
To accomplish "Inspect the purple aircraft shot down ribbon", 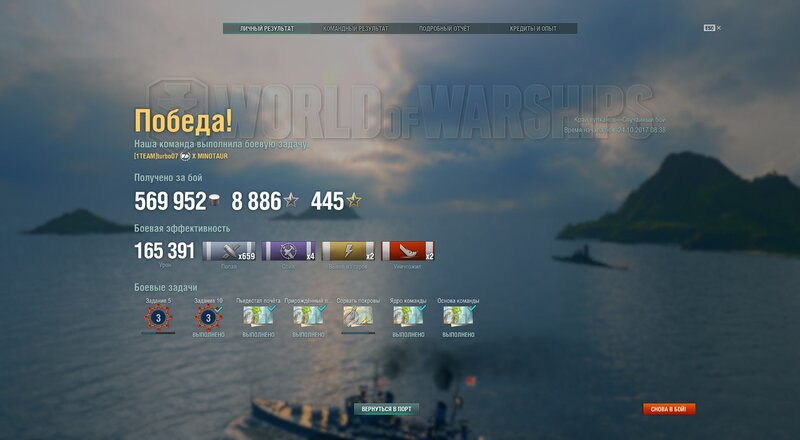I will (x=289, y=252).
